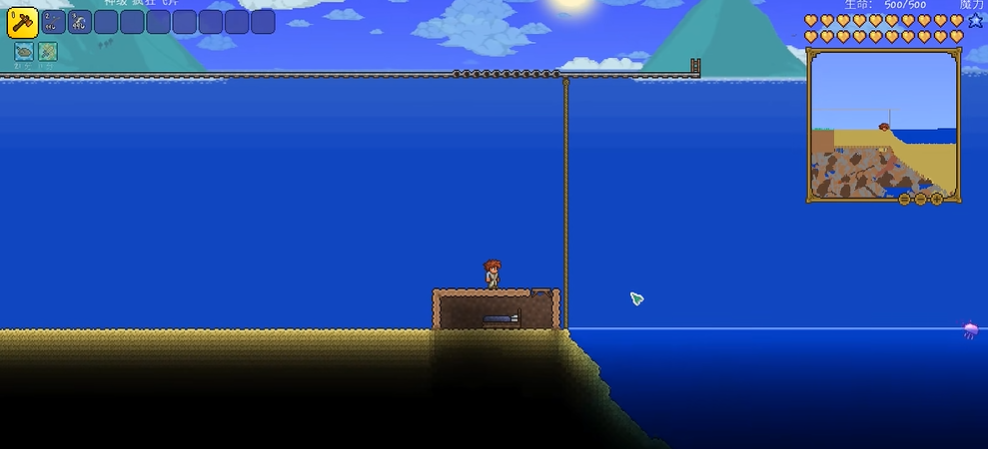This screenshot has width=988, height=449.
Task: Click the minimap terrain view
Action: (x=883, y=125)
